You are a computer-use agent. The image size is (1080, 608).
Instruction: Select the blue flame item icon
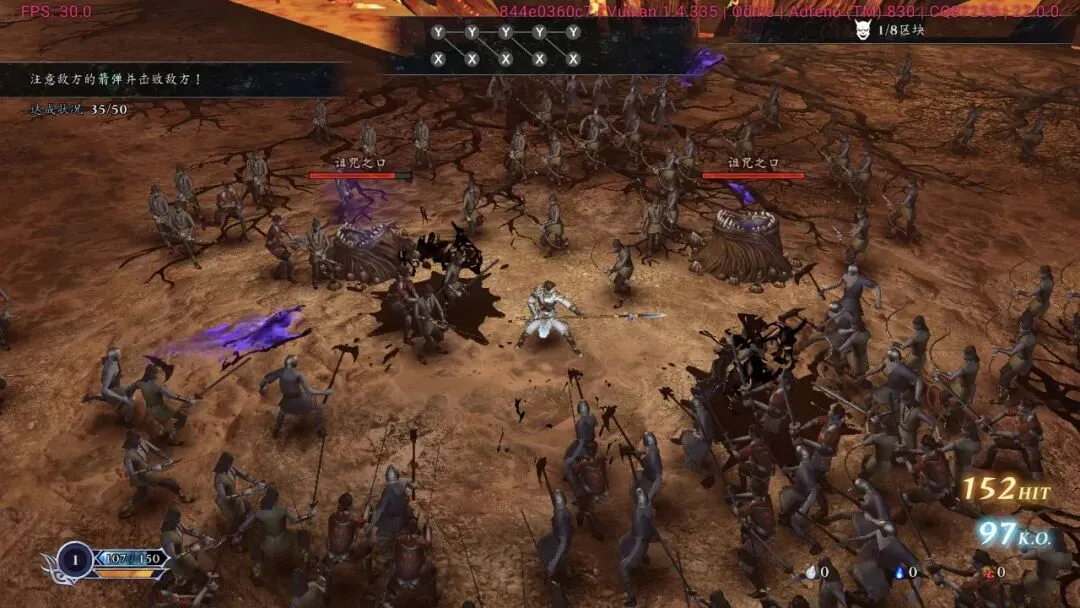pyautogui.click(x=897, y=572)
